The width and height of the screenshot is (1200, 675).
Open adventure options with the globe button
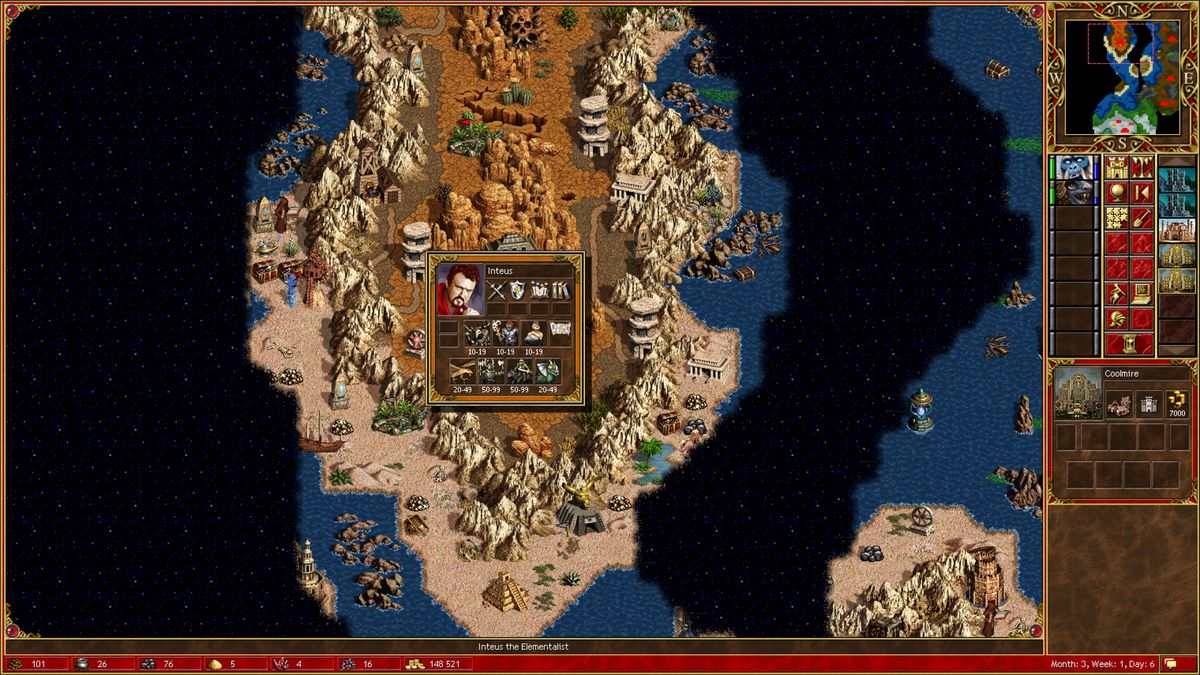[1116, 192]
